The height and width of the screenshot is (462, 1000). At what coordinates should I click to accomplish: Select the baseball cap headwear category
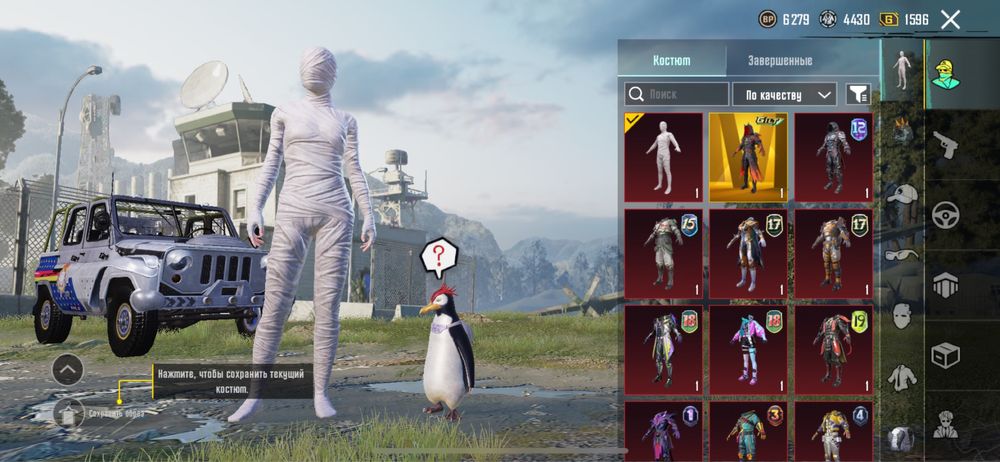tap(901, 195)
